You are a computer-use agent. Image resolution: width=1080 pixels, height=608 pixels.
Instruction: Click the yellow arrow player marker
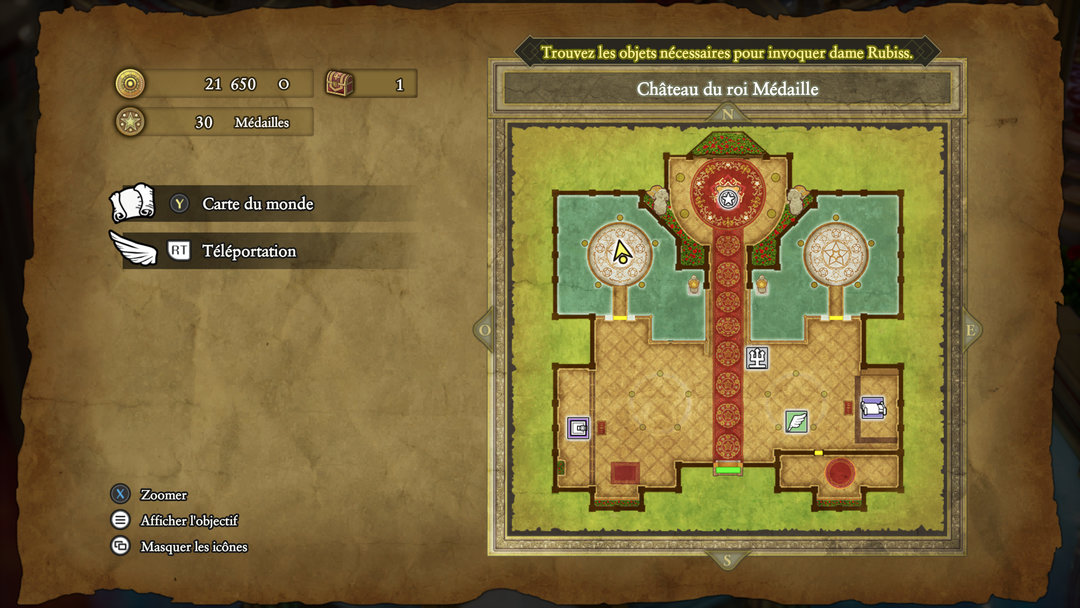click(x=621, y=252)
